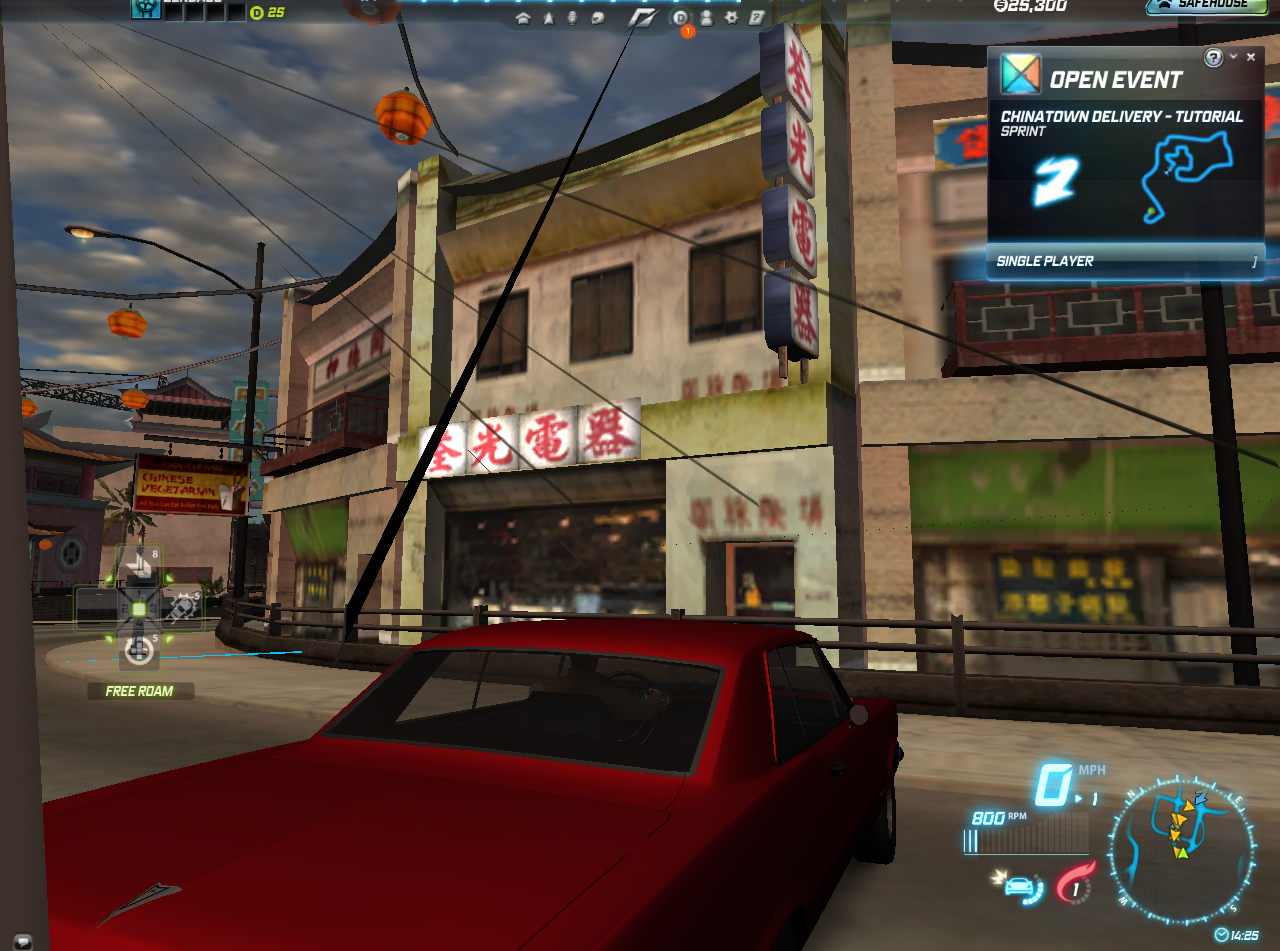The image size is (1280, 951).
Task: Select the Single Player event mode
Action: point(1125,261)
